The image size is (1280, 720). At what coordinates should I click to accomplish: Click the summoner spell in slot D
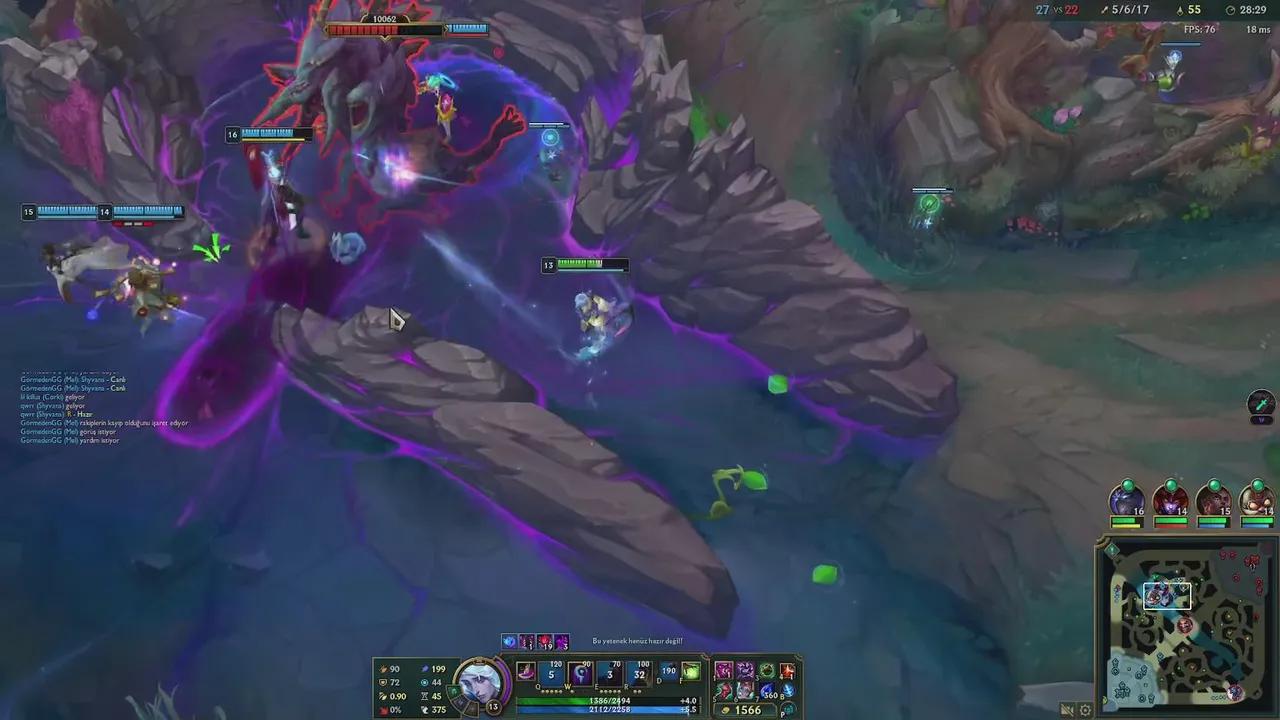[x=667, y=672]
